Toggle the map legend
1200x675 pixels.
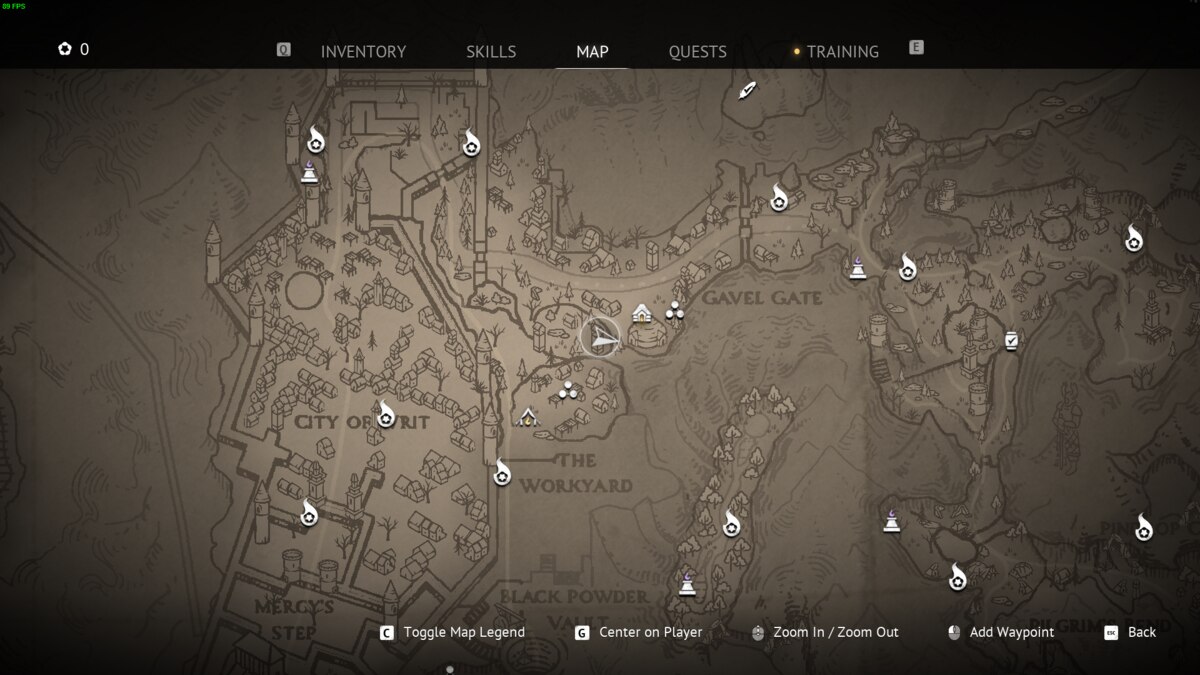pyautogui.click(x=463, y=632)
